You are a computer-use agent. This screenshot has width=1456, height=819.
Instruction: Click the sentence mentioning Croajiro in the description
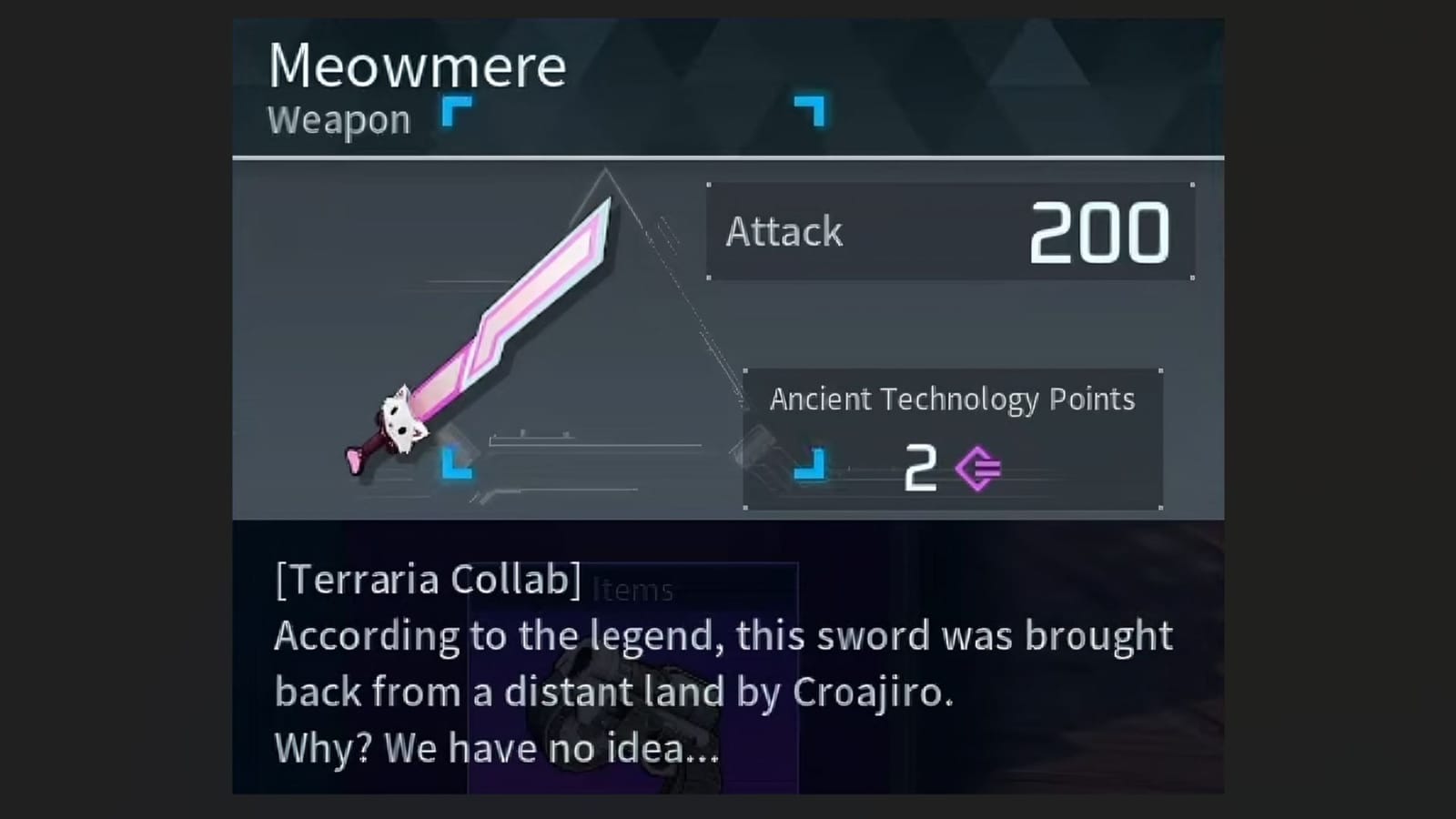pos(719,664)
